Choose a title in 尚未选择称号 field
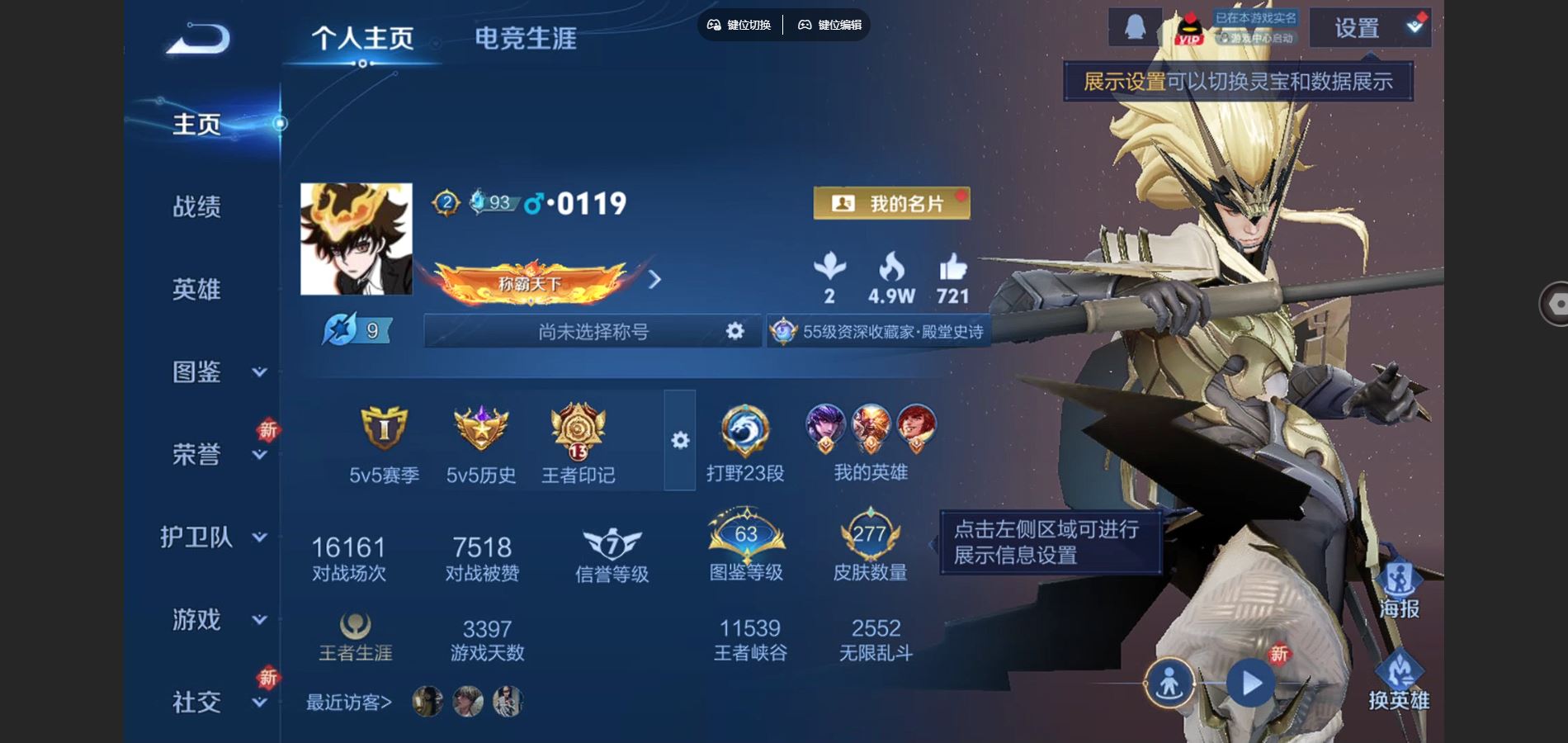The width and height of the screenshot is (1568, 743). 593,331
